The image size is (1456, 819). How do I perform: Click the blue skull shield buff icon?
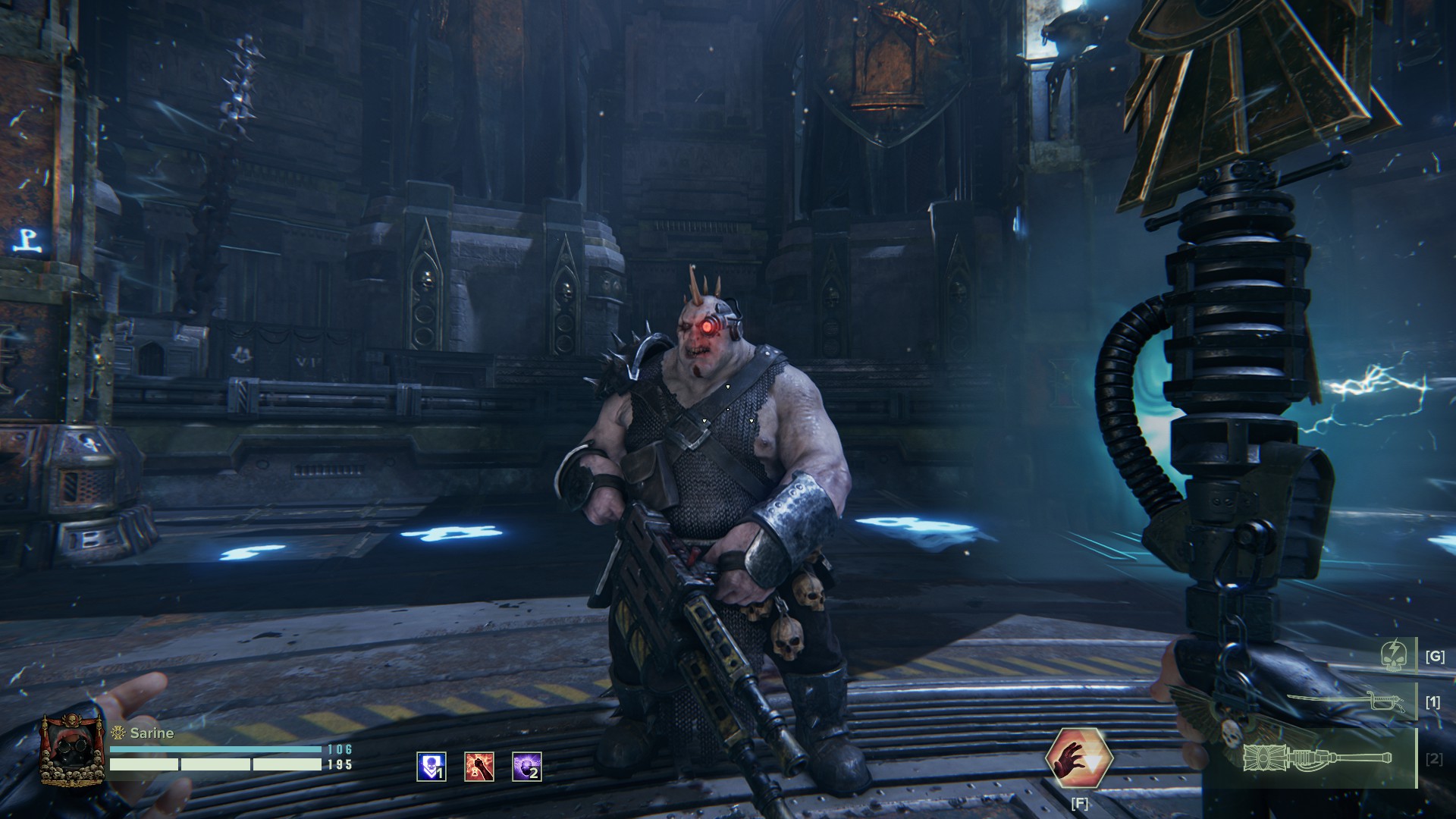(x=431, y=767)
